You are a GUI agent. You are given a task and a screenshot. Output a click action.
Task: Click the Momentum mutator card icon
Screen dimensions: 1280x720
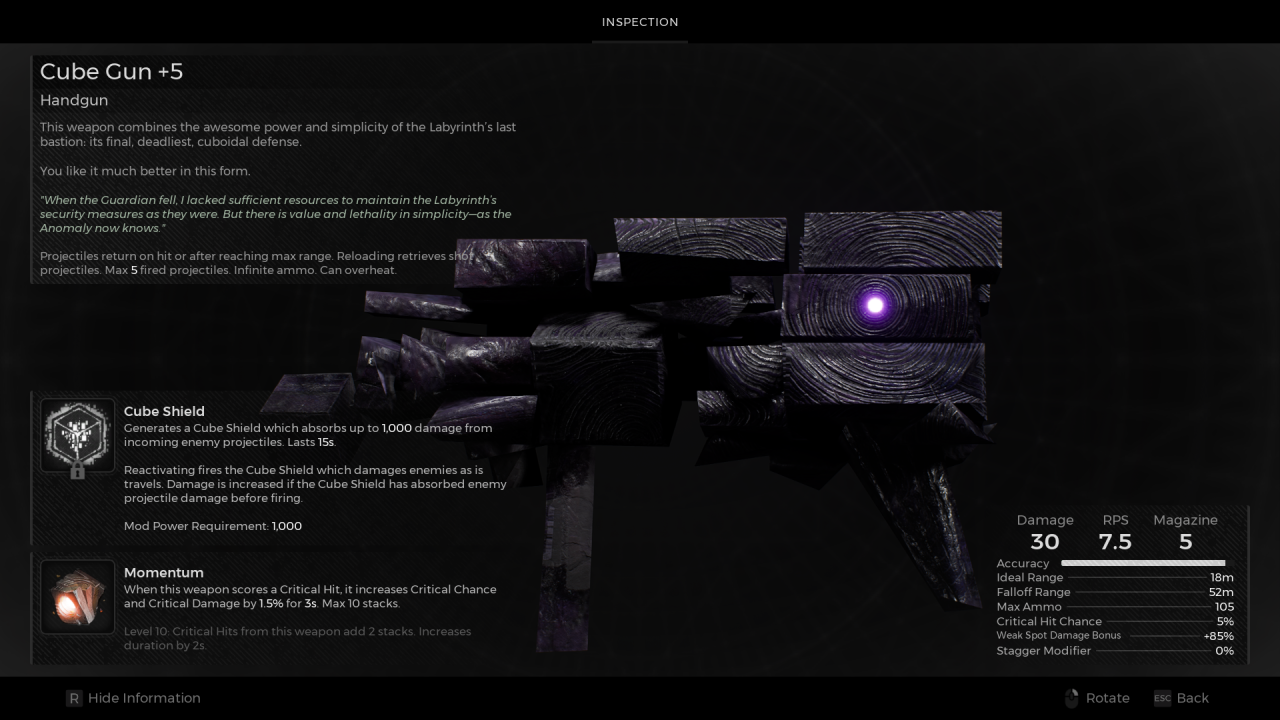click(x=77, y=596)
